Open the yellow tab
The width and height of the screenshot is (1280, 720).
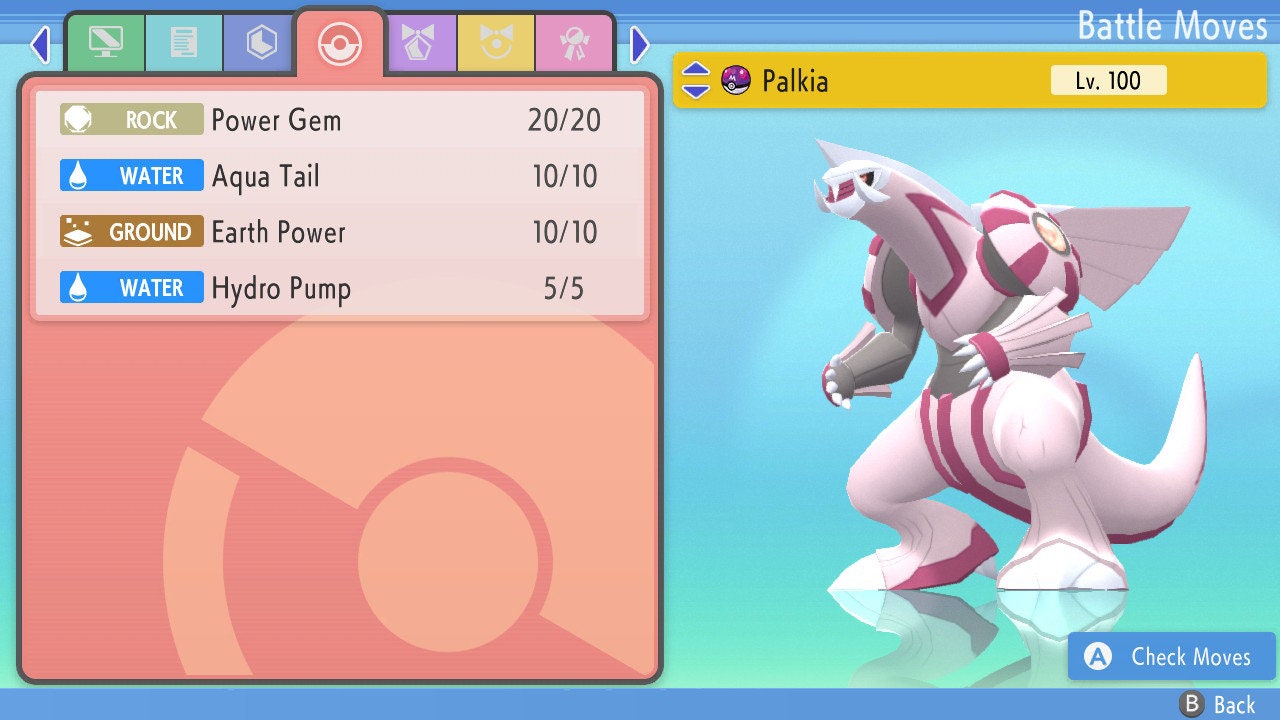coord(496,43)
